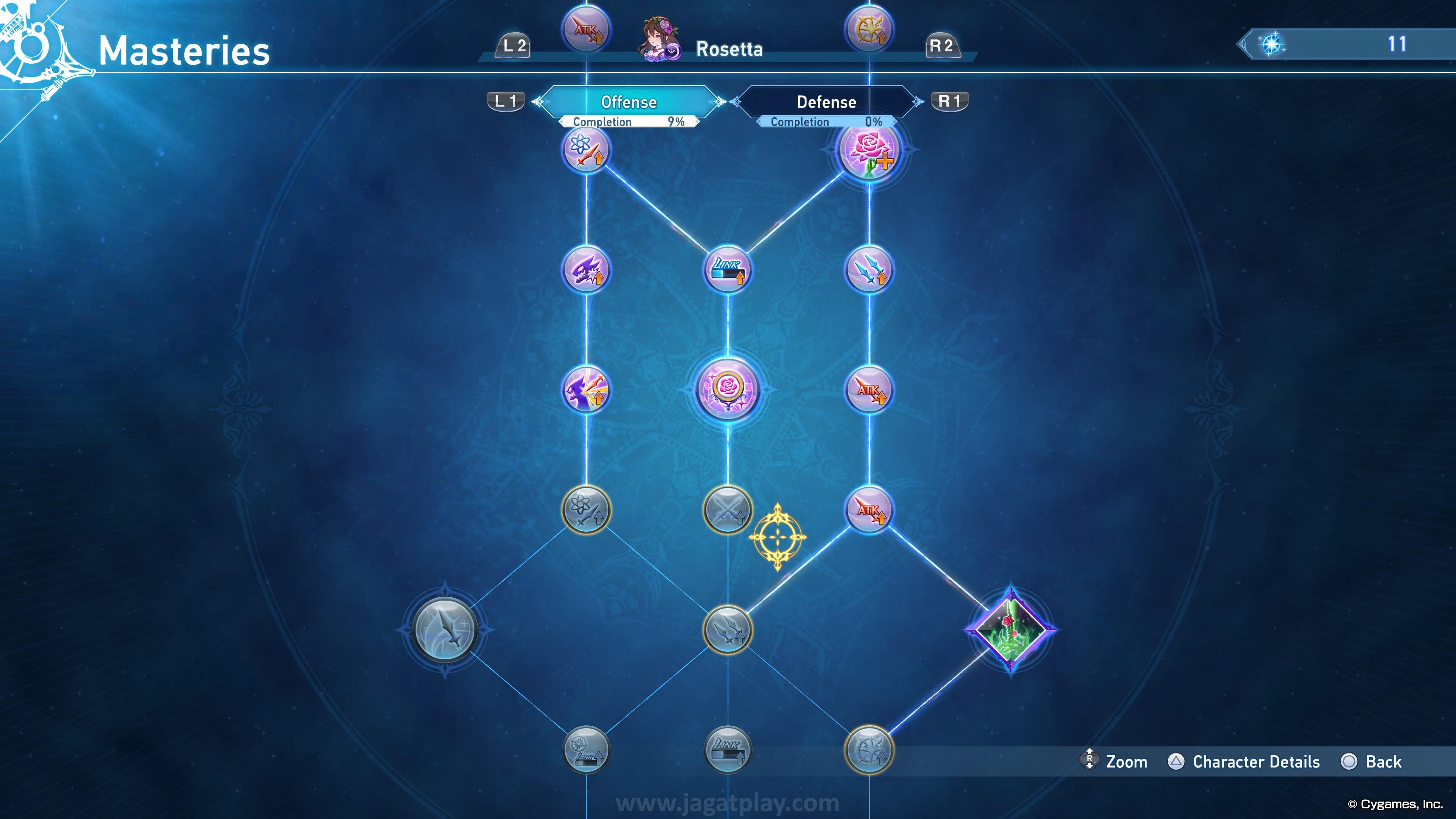Screen dimensions: 1456x819
Task: Switch to the Defense mastery tab
Action: [826, 102]
